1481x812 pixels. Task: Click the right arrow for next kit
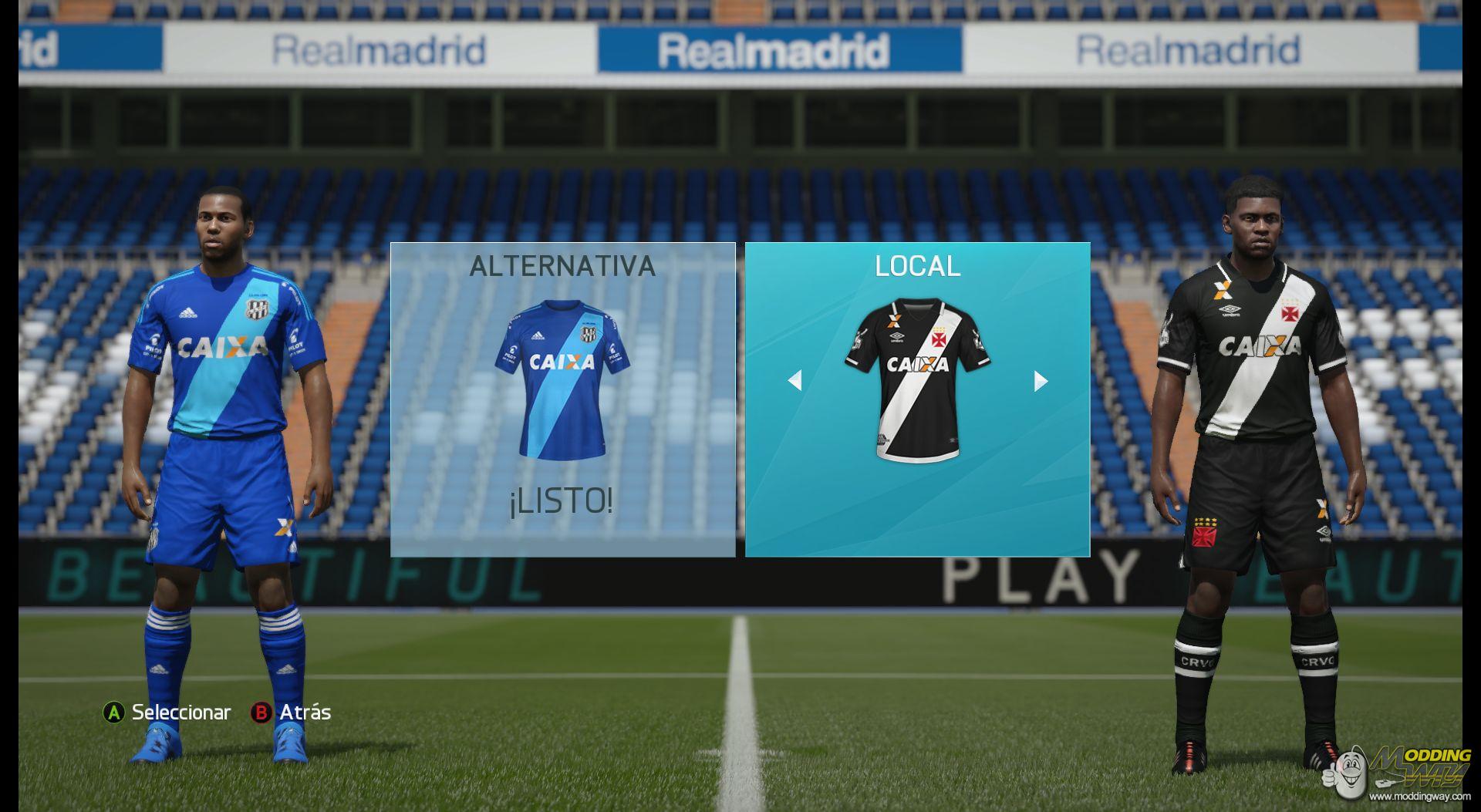pyautogui.click(x=1041, y=380)
